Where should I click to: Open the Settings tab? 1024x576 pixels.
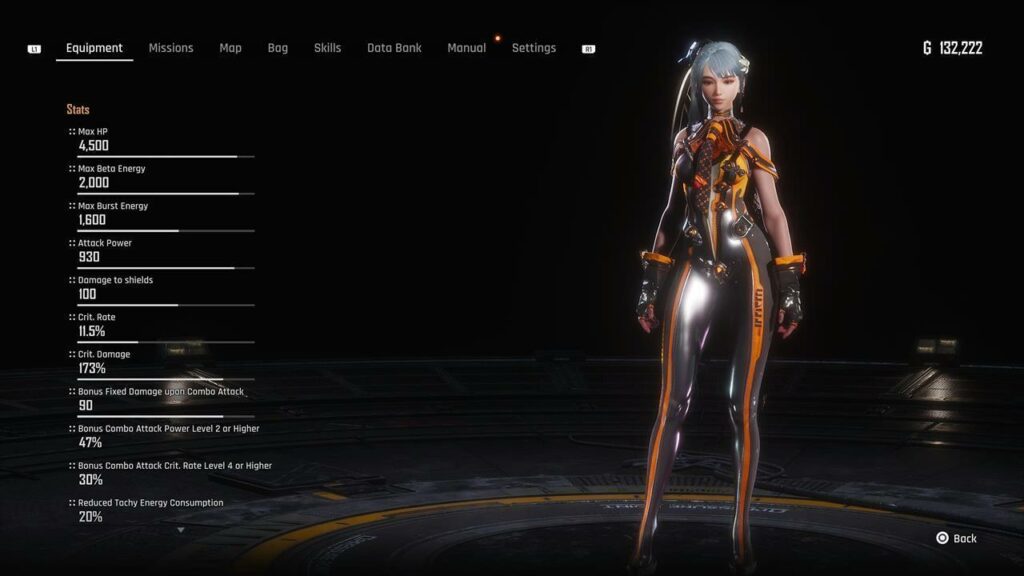coord(533,48)
